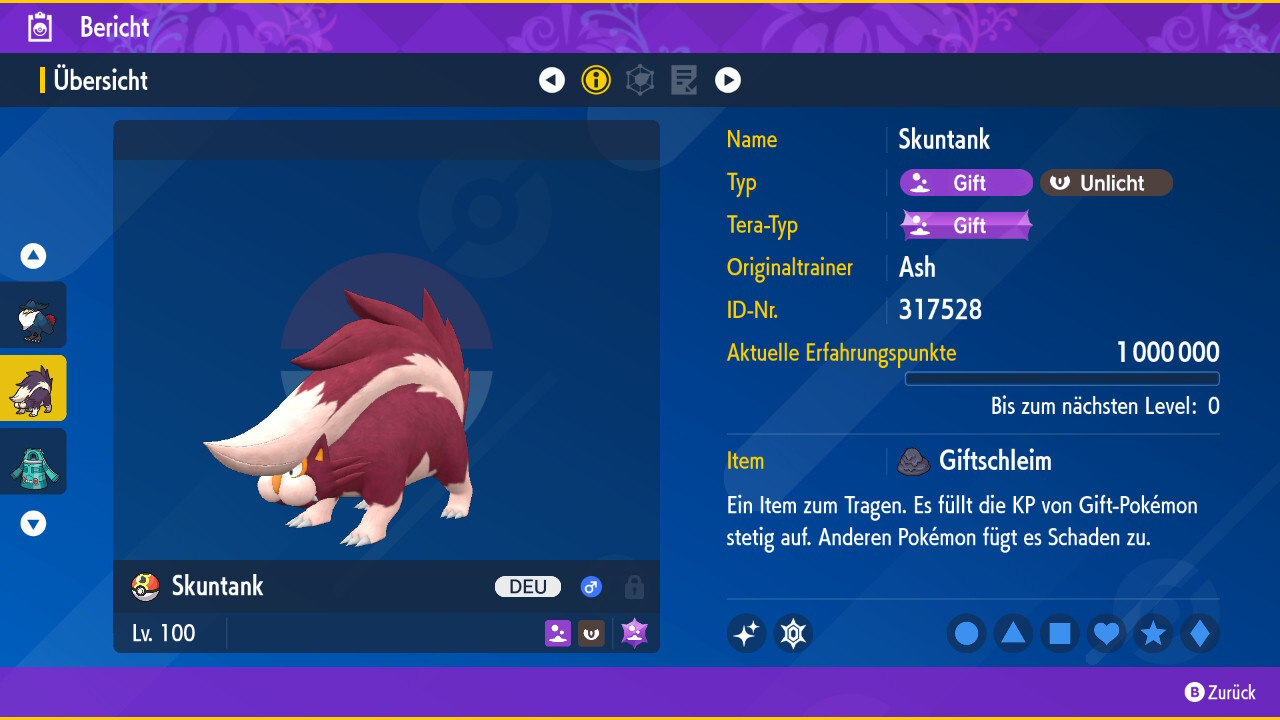
Task: Click the Tera emblem icon beside the sparkles
Action: tap(793, 632)
